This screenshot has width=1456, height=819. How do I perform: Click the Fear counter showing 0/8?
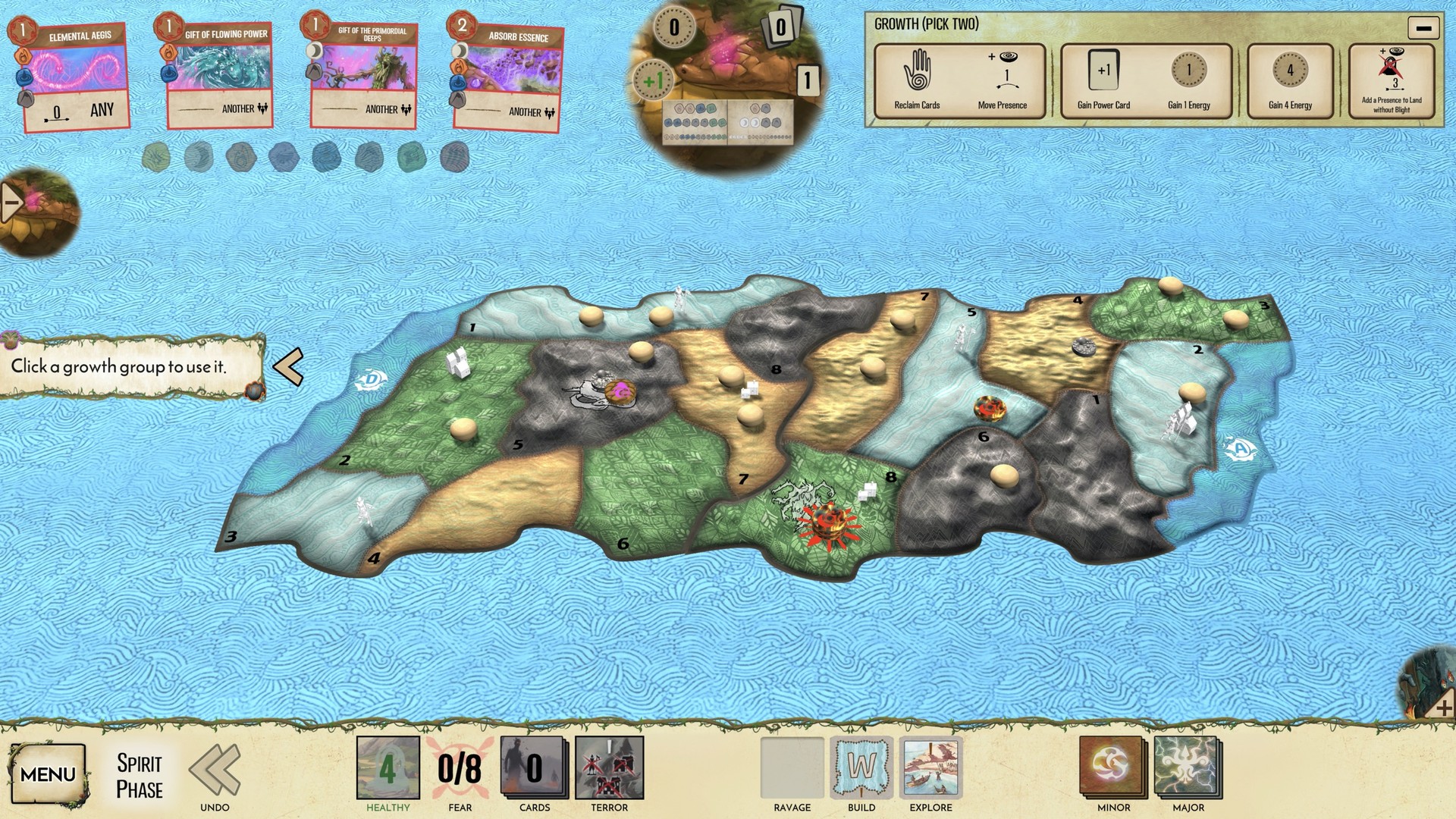pos(460,768)
